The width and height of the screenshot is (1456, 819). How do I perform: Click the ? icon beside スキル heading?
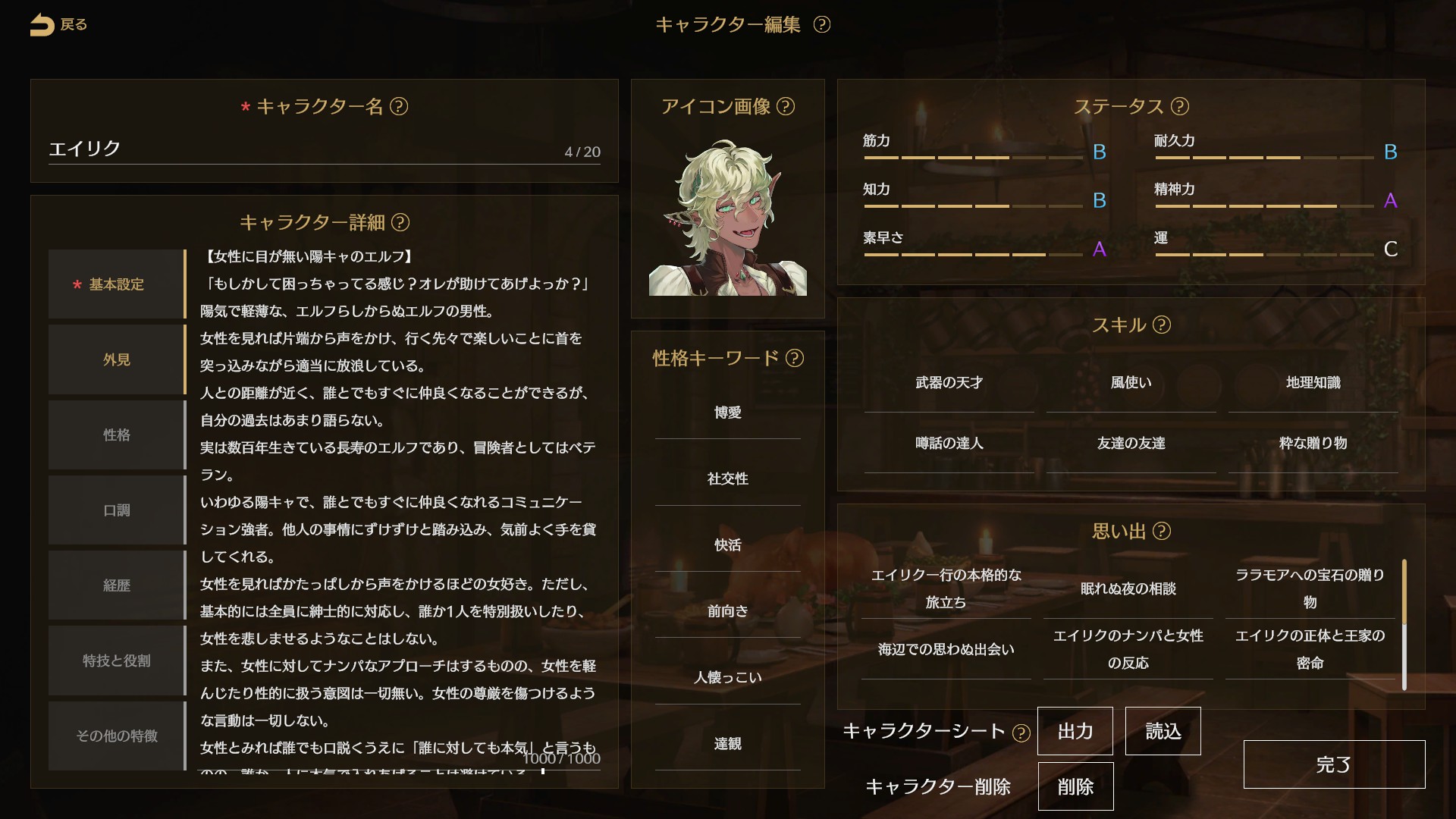(1161, 325)
